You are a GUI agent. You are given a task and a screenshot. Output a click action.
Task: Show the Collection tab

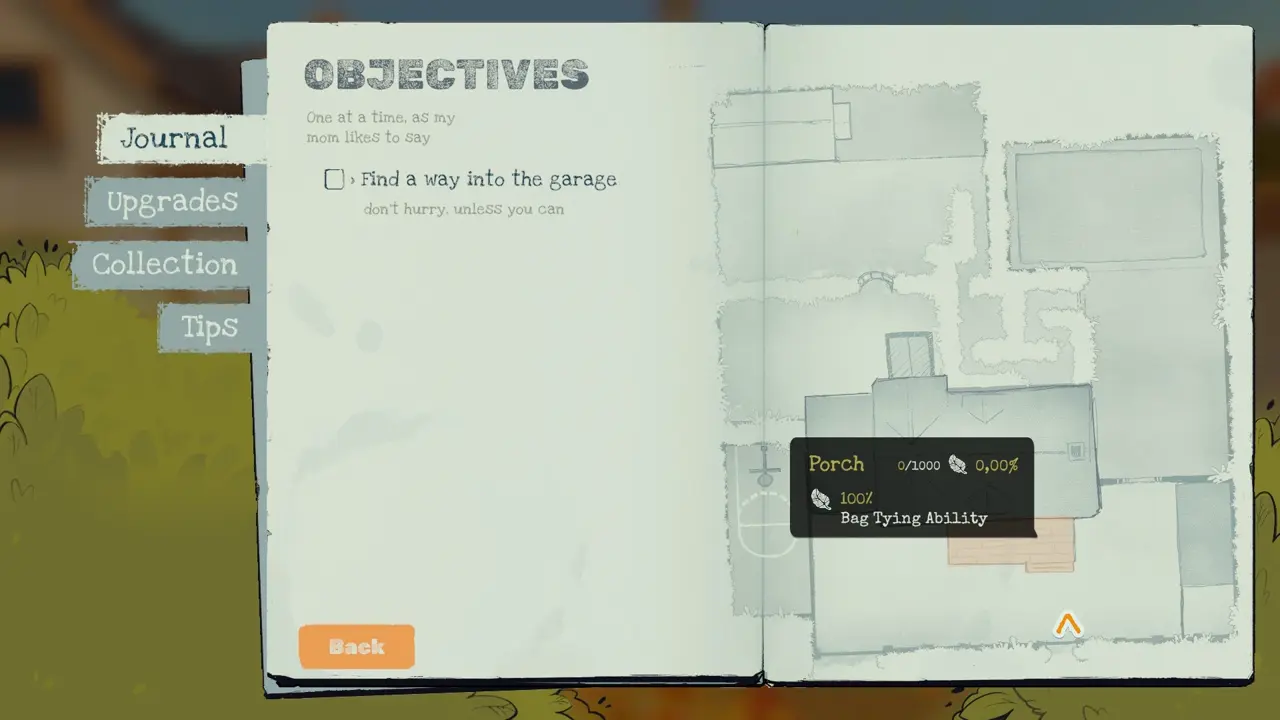click(165, 264)
